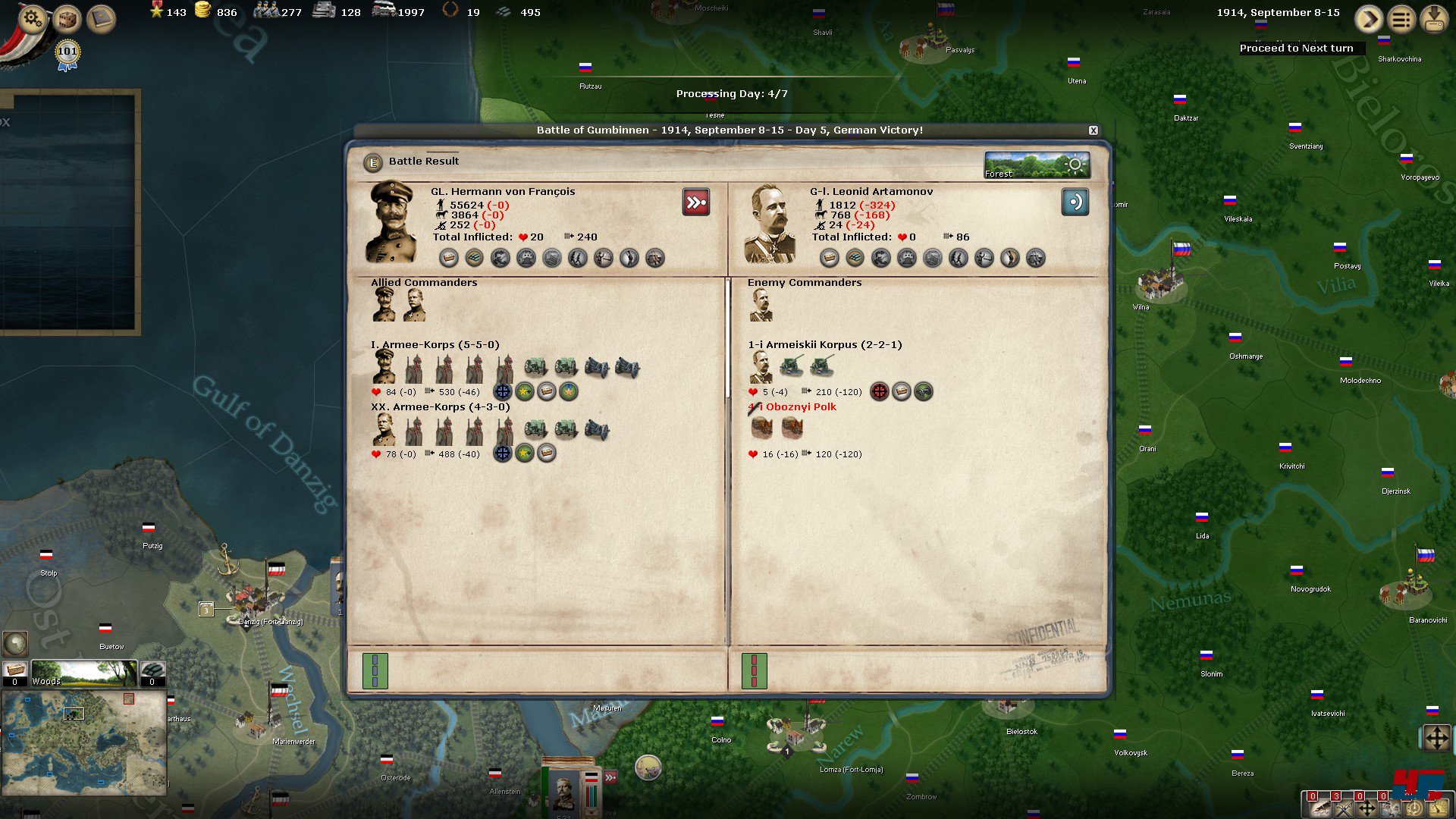Select Leonid Artamonov portrait

click(x=770, y=224)
